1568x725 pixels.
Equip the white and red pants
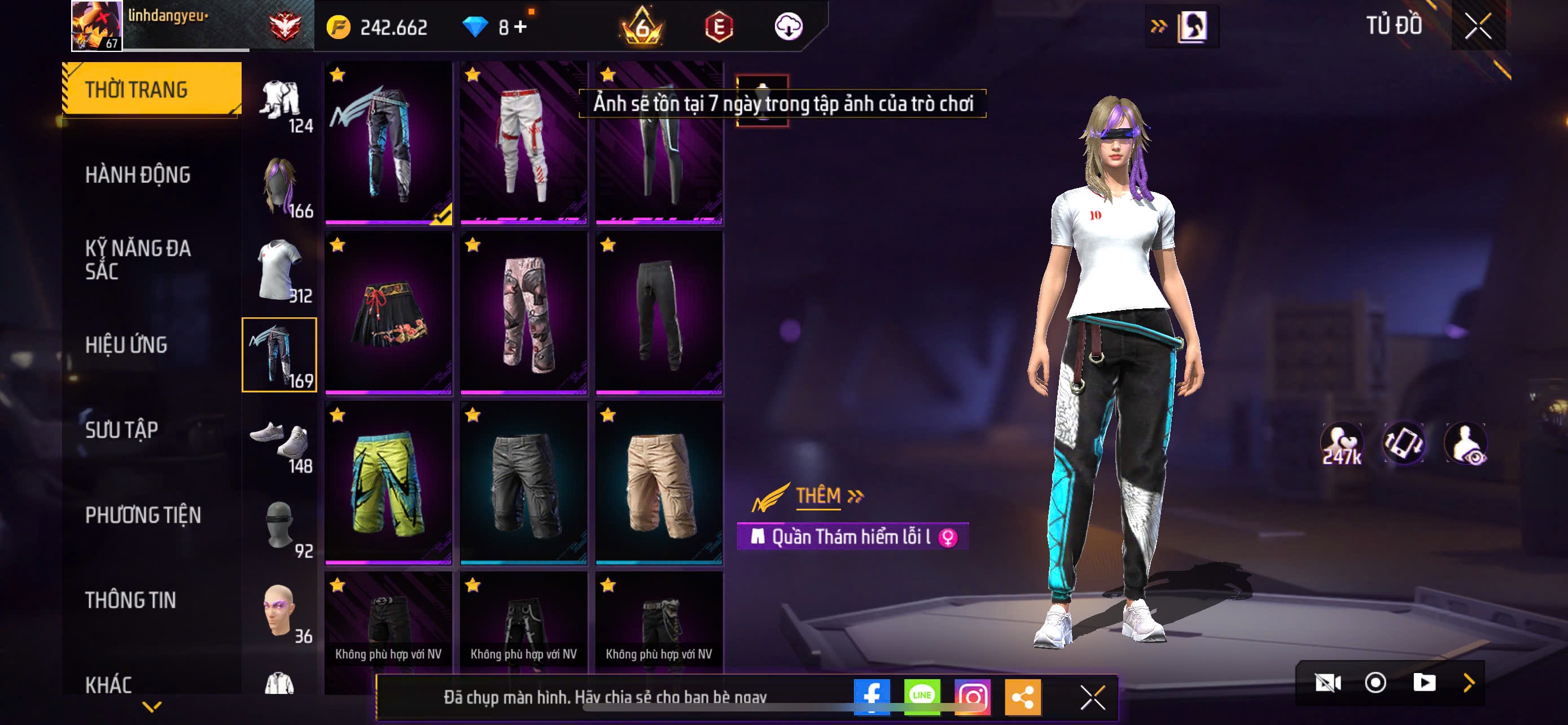tap(523, 143)
